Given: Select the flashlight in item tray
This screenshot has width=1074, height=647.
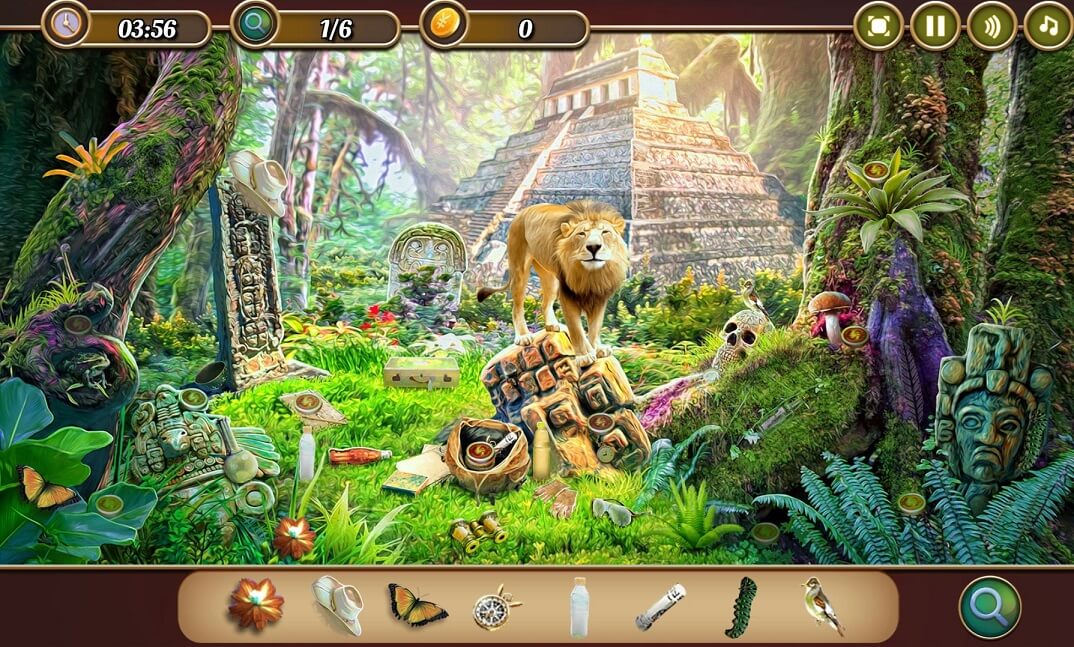Looking at the screenshot, I should point(660,607).
